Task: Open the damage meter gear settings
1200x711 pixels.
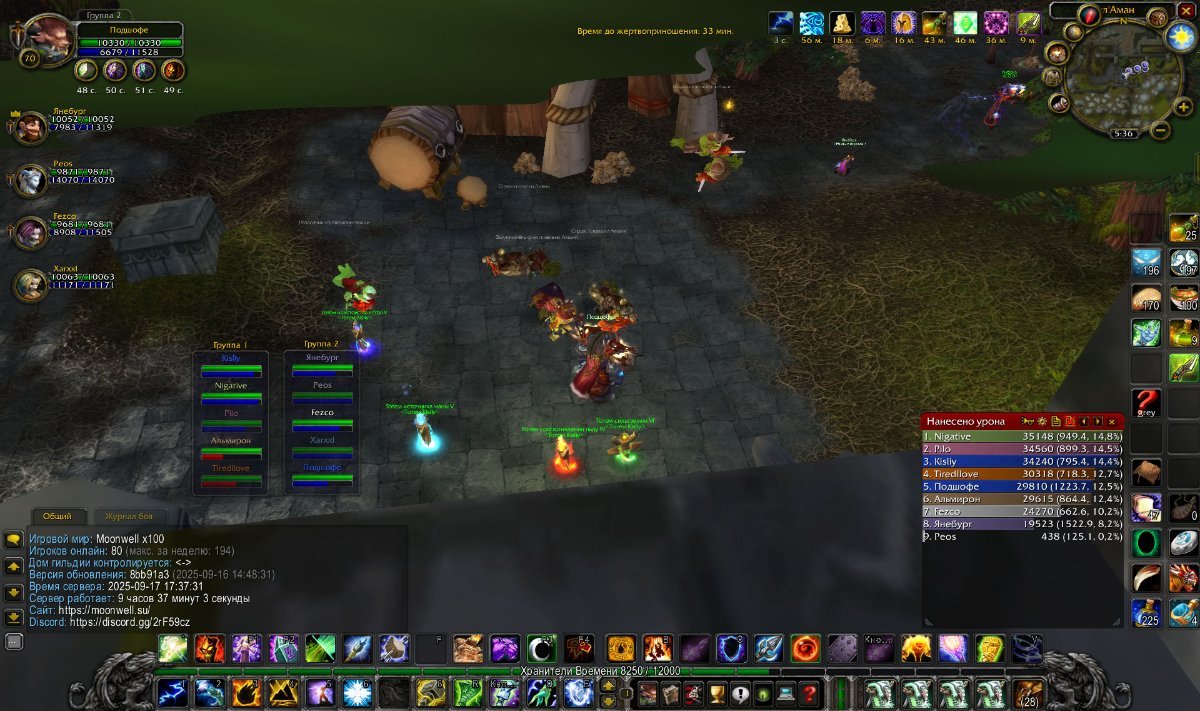Action: [x=1041, y=422]
